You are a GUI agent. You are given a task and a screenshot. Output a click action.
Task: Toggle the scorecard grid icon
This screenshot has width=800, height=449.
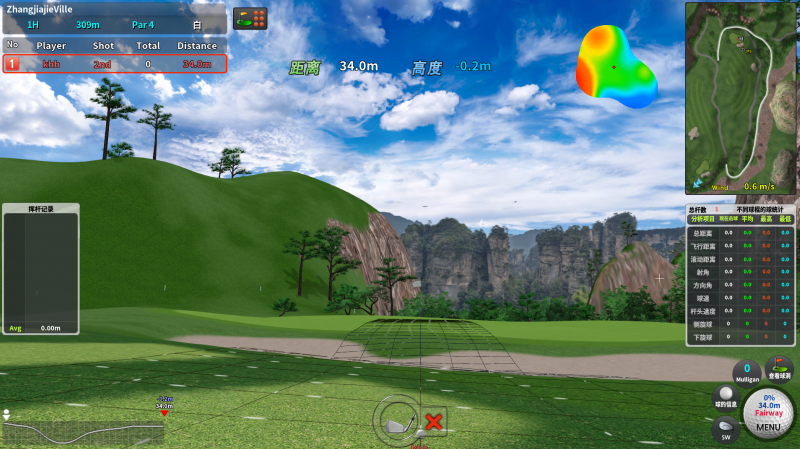click(x=250, y=19)
